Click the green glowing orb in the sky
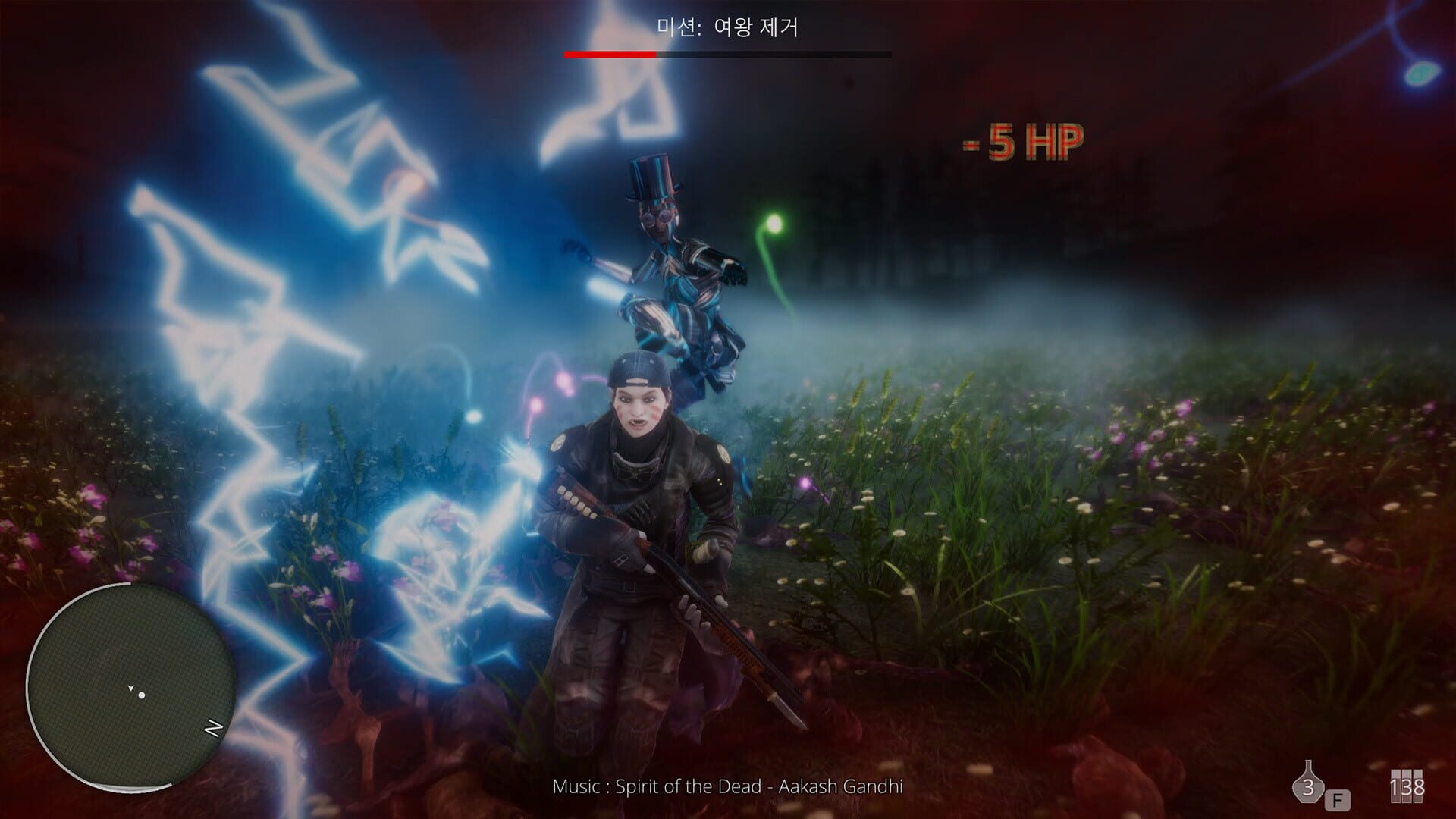Screen dimensions: 1456x819 tap(773, 221)
